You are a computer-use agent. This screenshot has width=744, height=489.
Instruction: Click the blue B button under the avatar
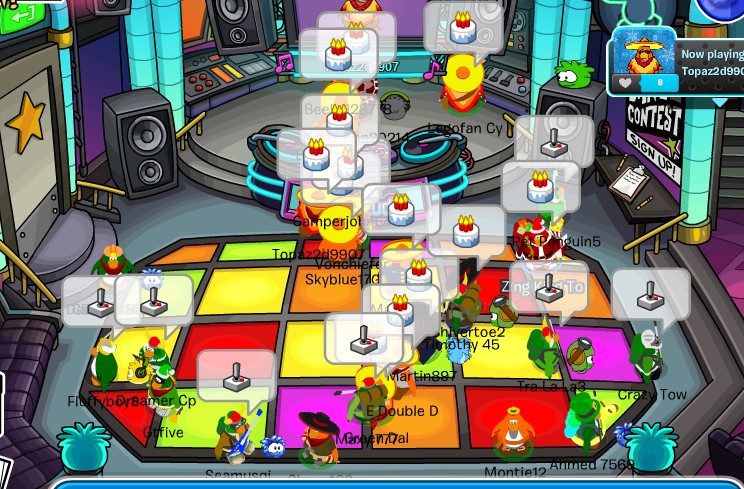658,83
